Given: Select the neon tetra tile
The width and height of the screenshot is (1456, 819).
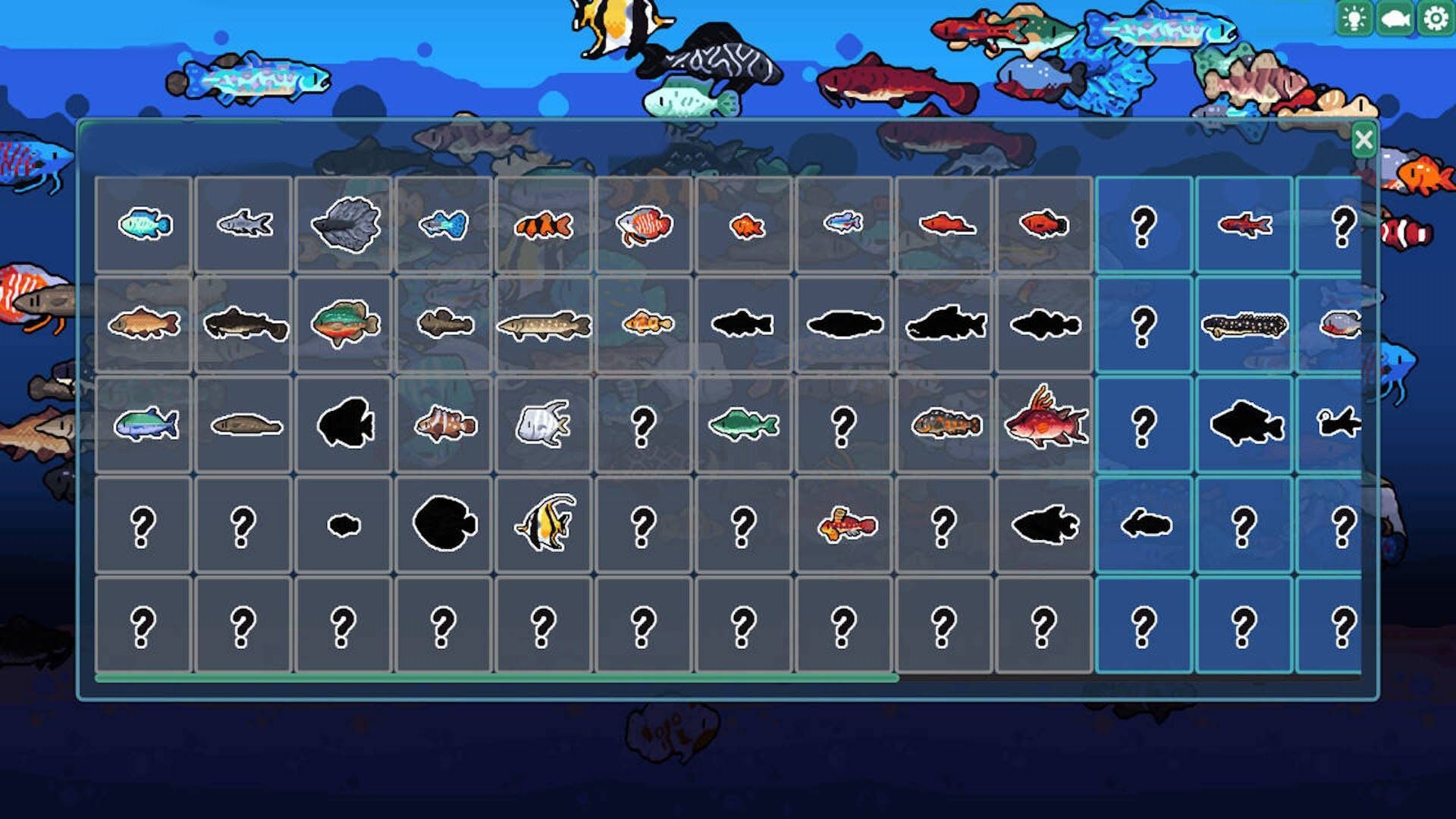Looking at the screenshot, I should tap(843, 224).
